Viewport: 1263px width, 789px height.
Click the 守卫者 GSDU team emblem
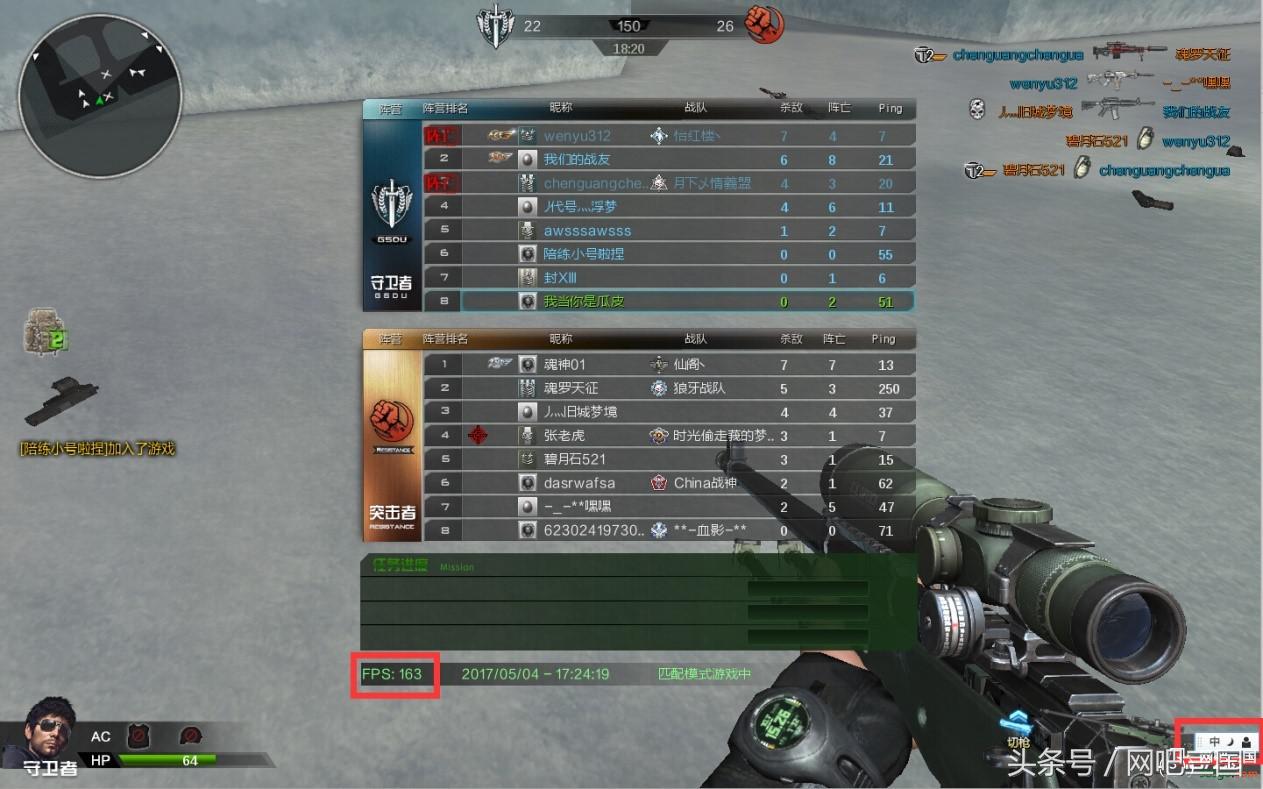tap(391, 210)
